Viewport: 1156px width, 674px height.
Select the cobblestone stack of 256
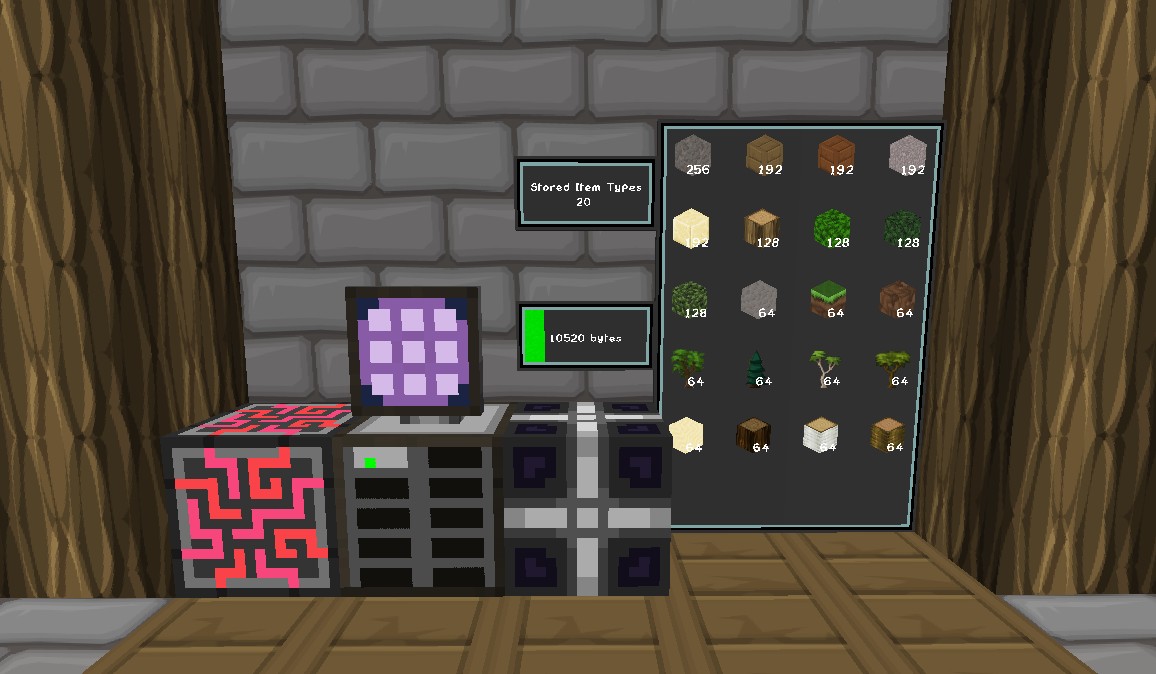tap(692, 154)
